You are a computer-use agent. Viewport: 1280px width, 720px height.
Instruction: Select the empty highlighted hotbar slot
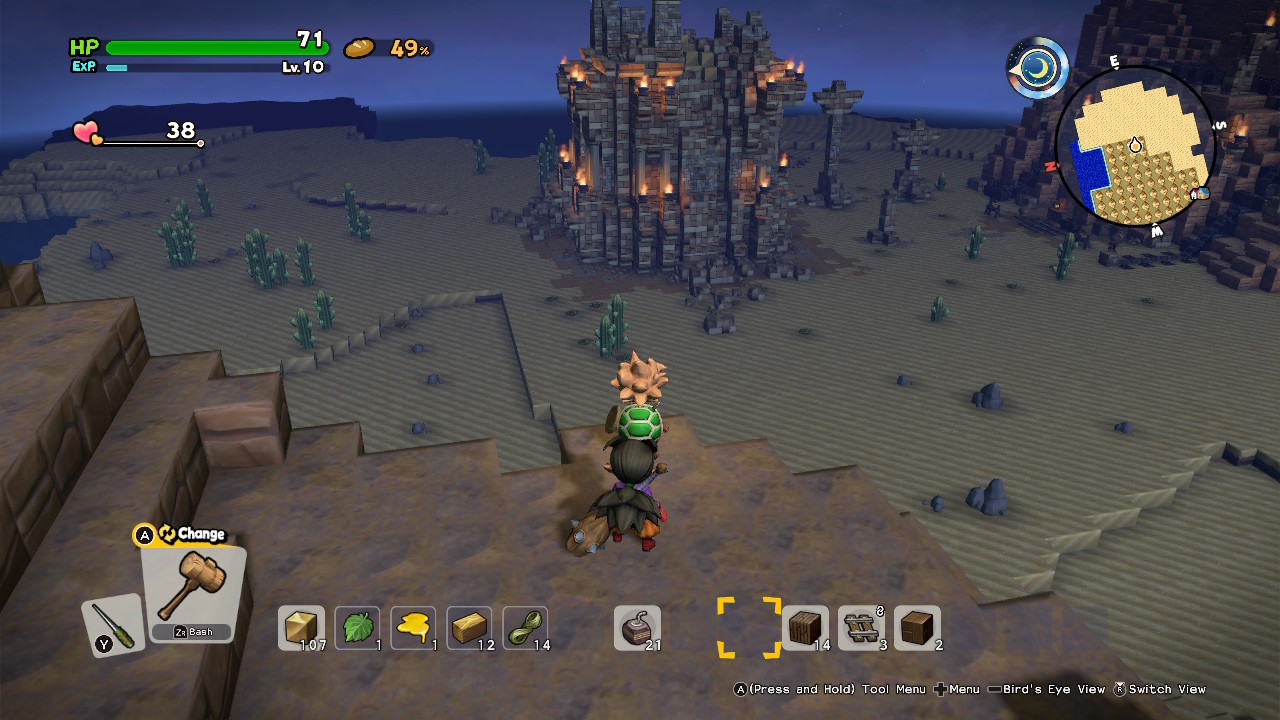[749, 628]
